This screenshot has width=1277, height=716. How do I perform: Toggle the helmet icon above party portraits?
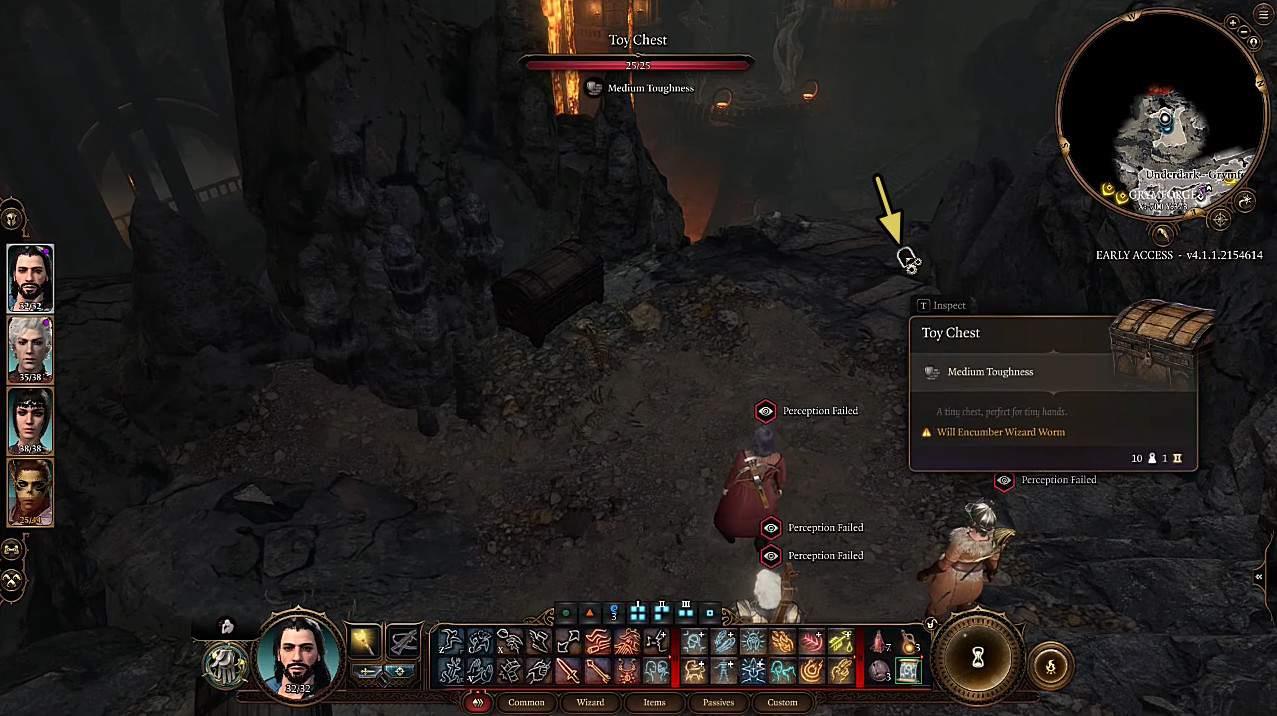pyautogui.click(x=13, y=218)
